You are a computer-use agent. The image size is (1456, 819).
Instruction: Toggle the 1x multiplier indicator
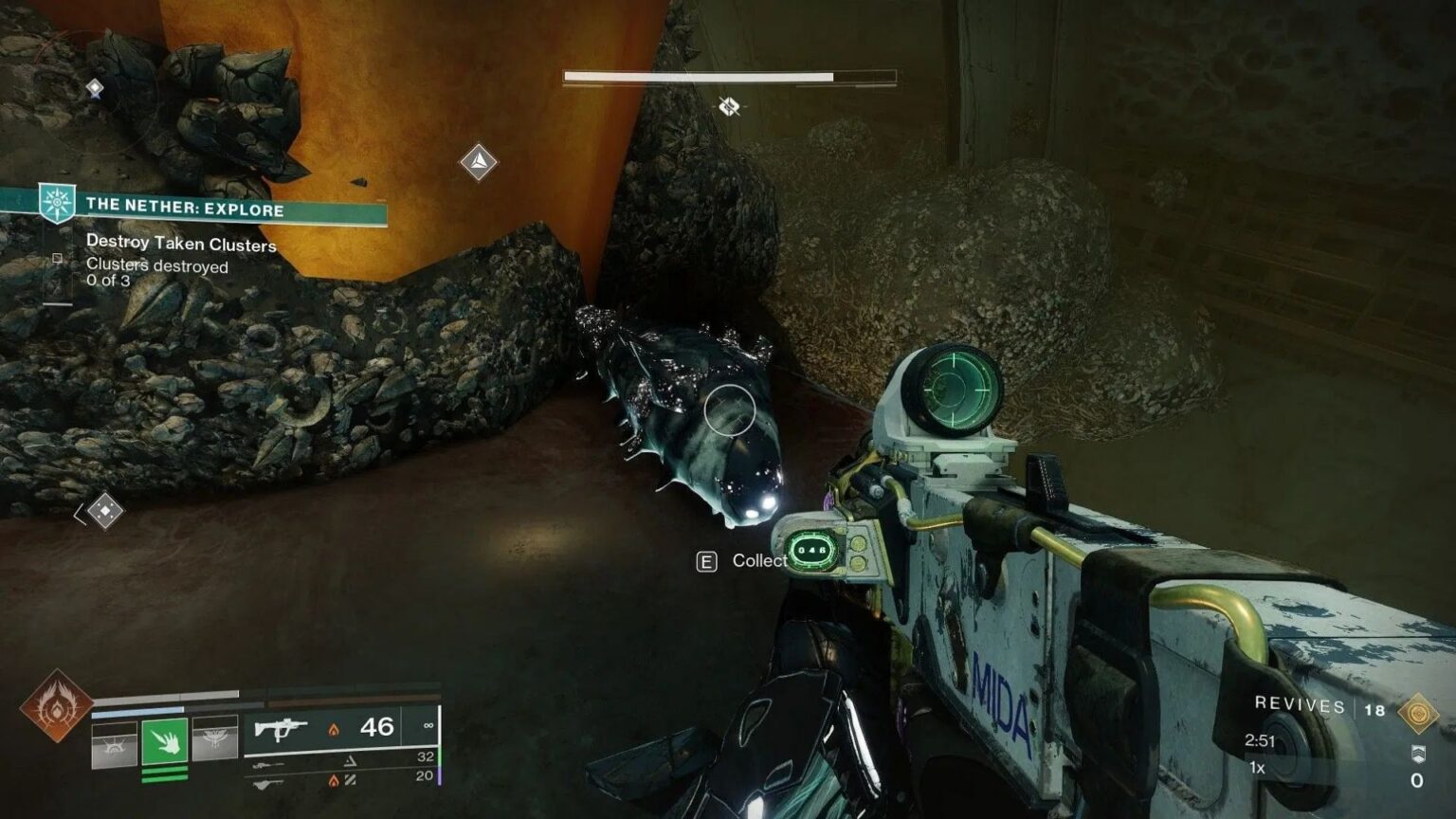point(1257,768)
